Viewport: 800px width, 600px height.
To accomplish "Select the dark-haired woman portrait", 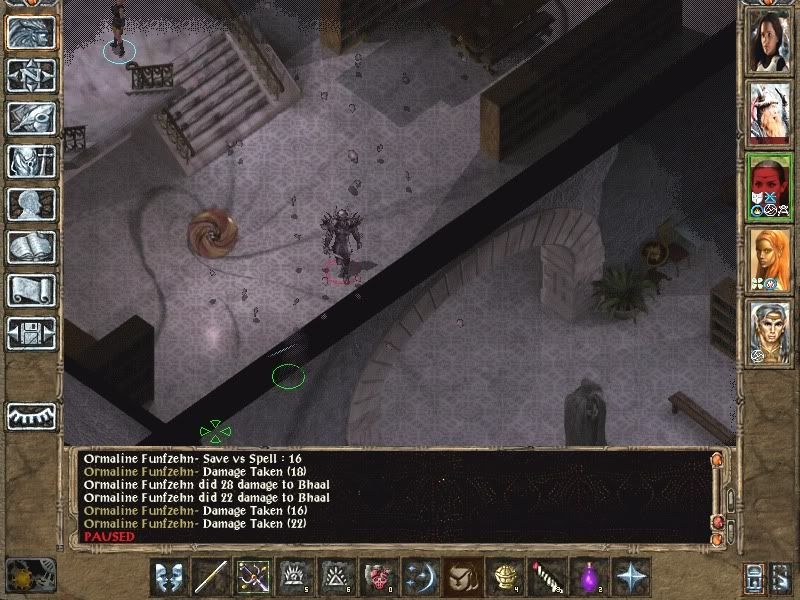I will click(770, 41).
